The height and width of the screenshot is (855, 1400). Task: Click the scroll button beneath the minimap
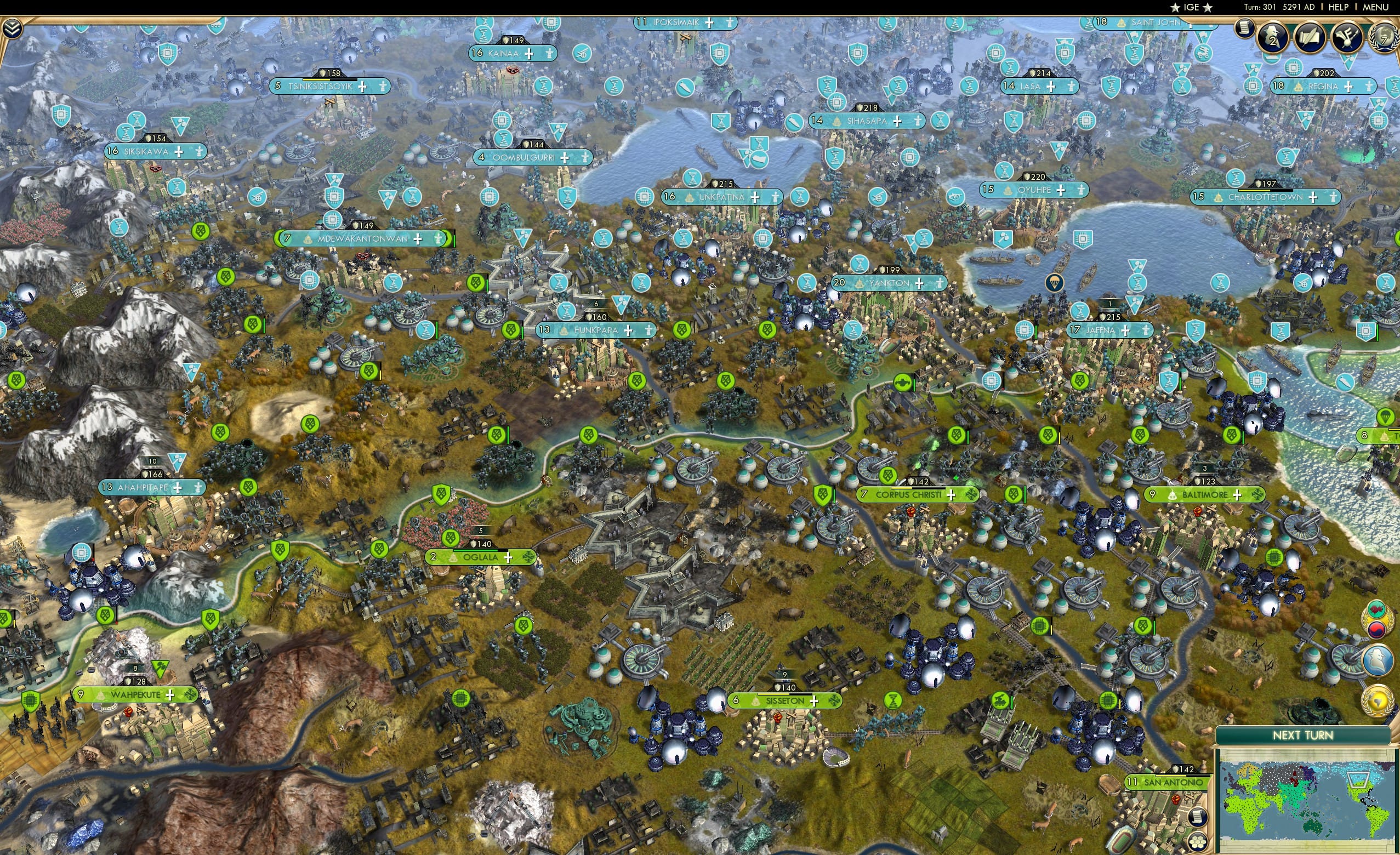(x=1199, y=817)
